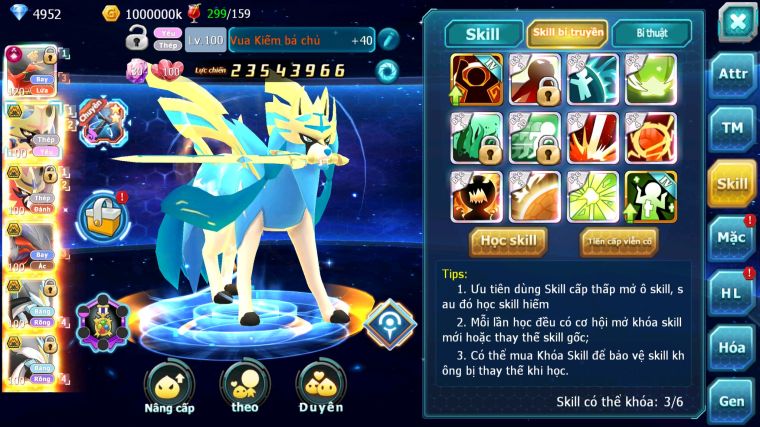Switch to the Bí thuật tab

(650, 34)
